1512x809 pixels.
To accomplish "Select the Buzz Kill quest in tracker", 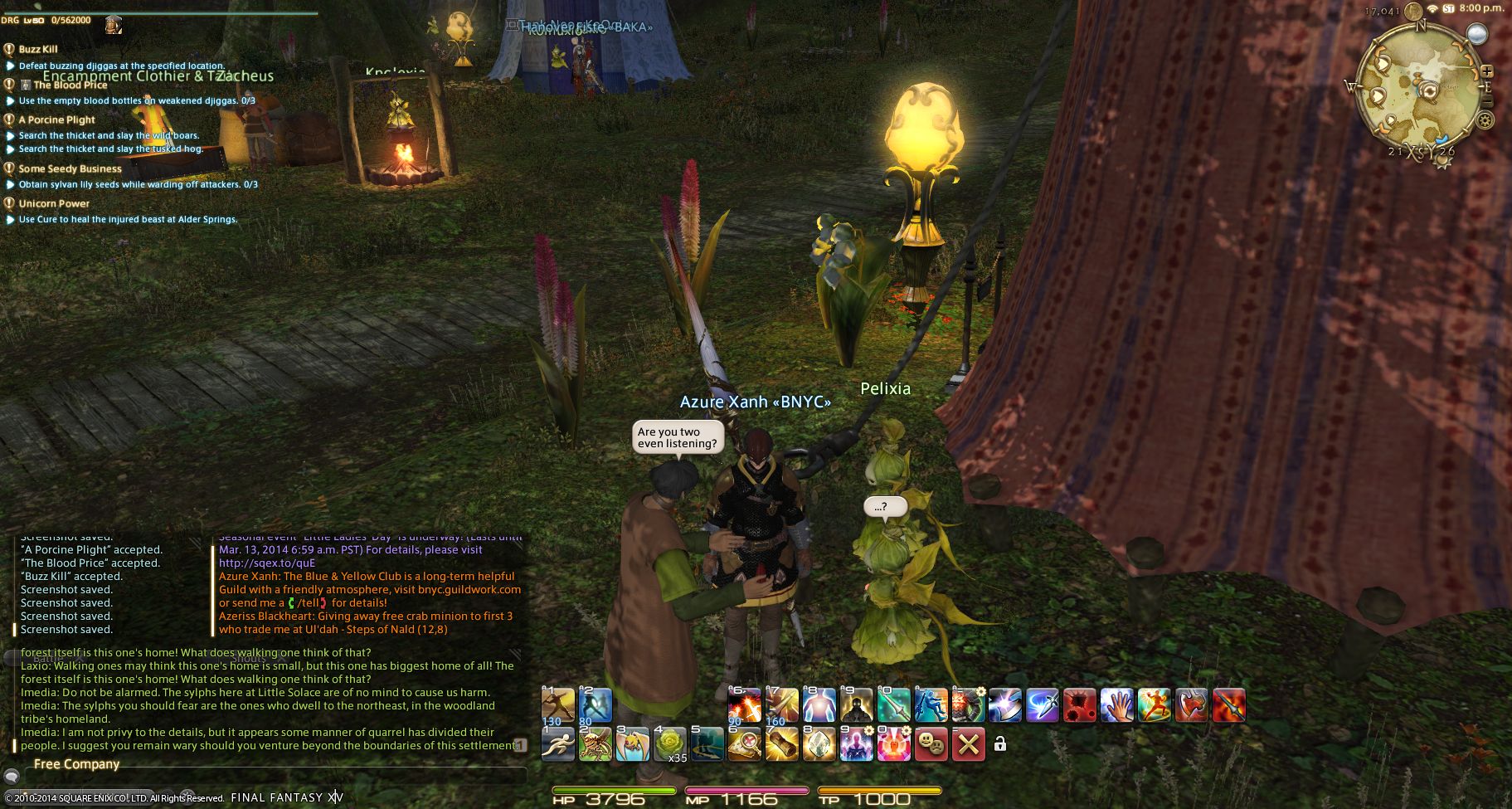I will pyautogui.click(x=38, y=49).
